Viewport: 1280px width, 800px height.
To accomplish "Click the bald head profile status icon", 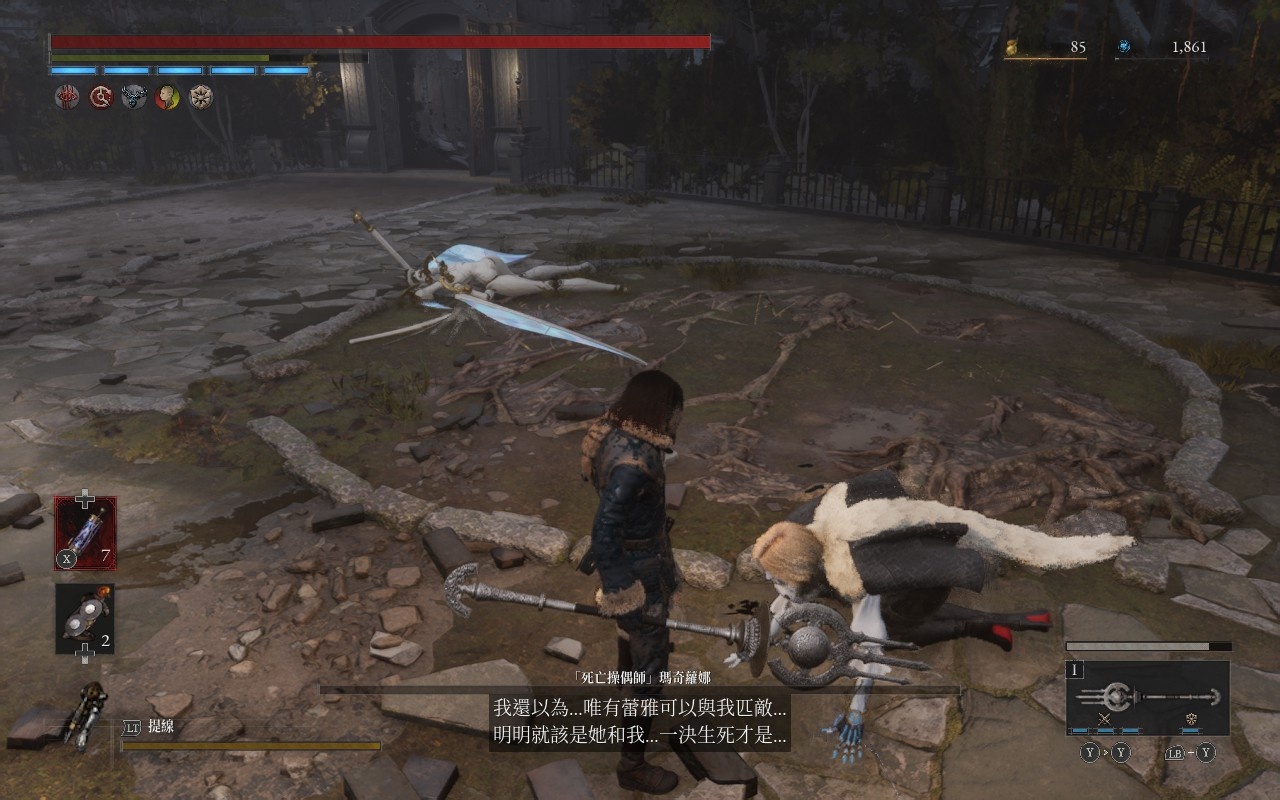I will [167, 97].
